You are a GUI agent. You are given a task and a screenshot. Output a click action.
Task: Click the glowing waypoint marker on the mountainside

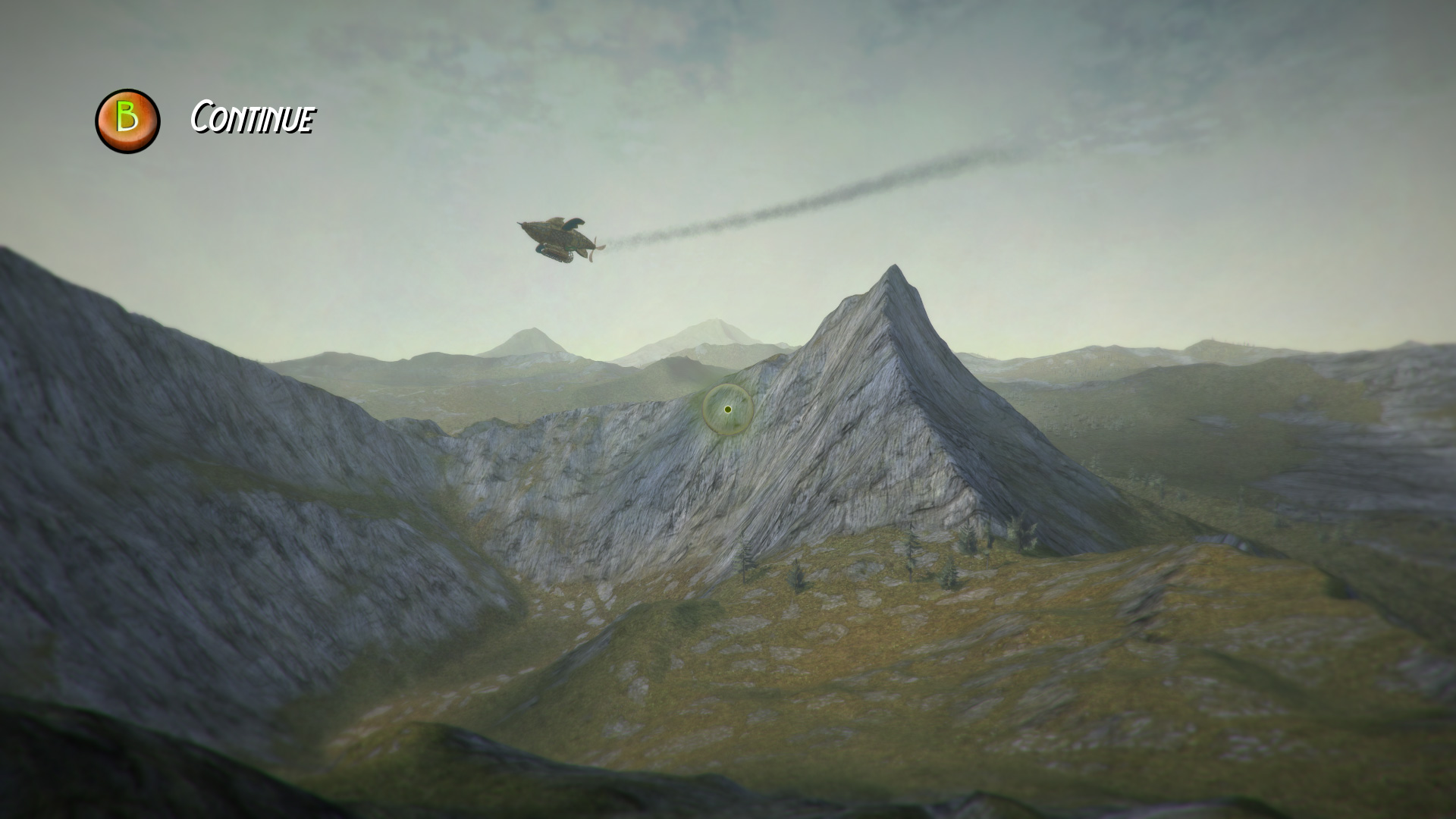click(x=726, y=409)
